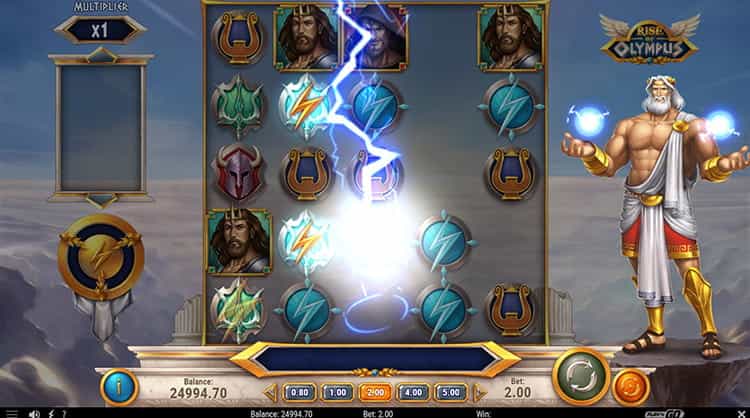This screenshot has width=750, height=418.
Task: Decrease the bet with the left arrow
Action: click(x=271, y=393)
